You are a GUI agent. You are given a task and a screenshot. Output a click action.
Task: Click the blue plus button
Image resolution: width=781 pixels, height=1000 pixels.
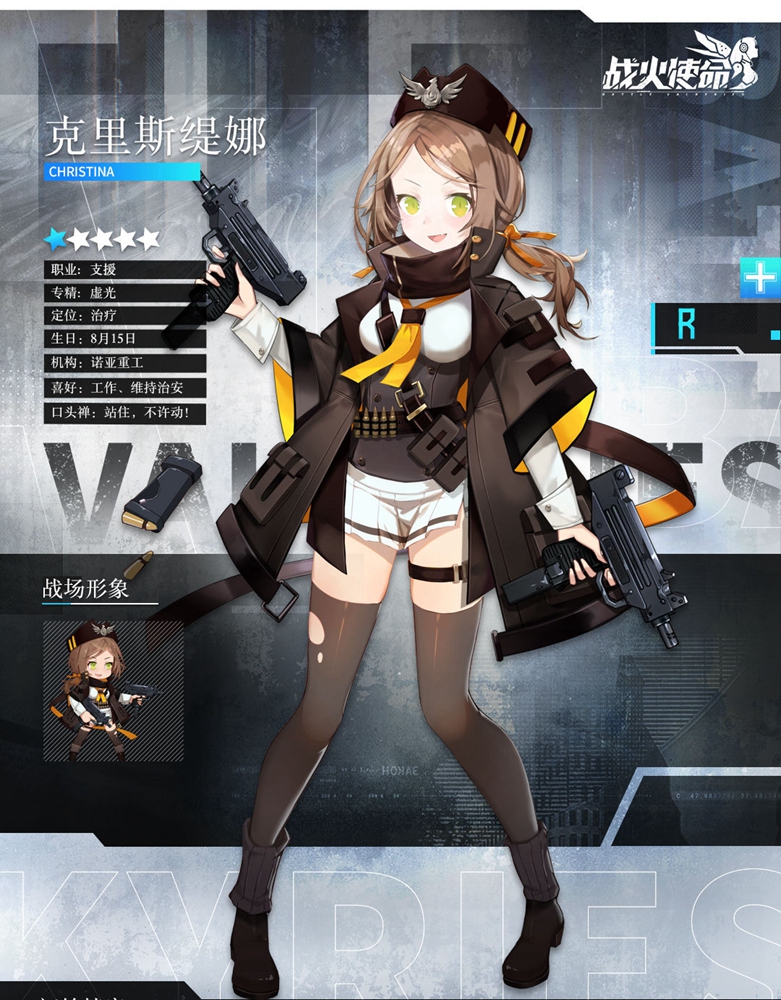click(761, 277)
